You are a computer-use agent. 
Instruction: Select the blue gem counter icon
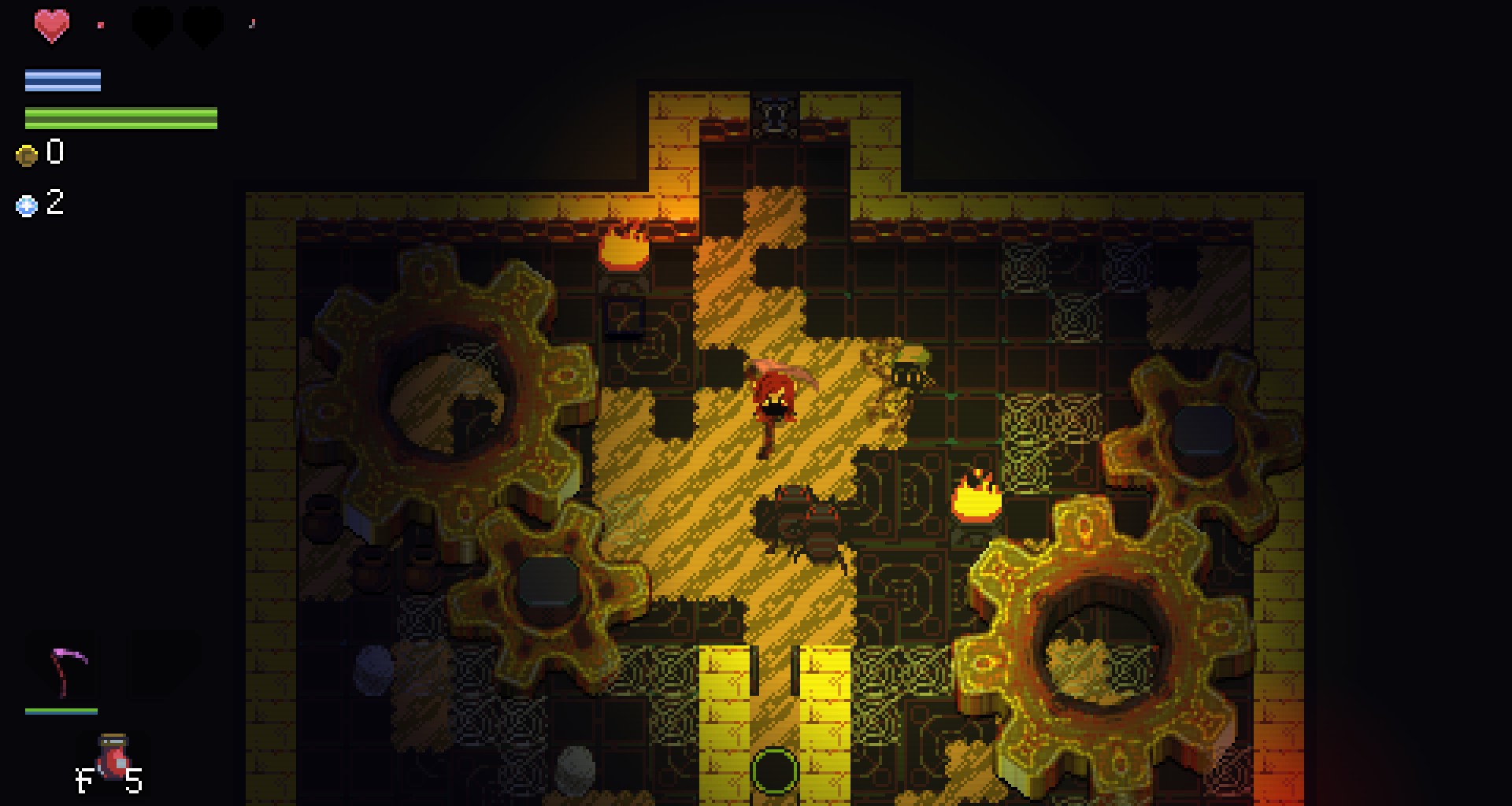pyautogui.click(x=26, y=205)
